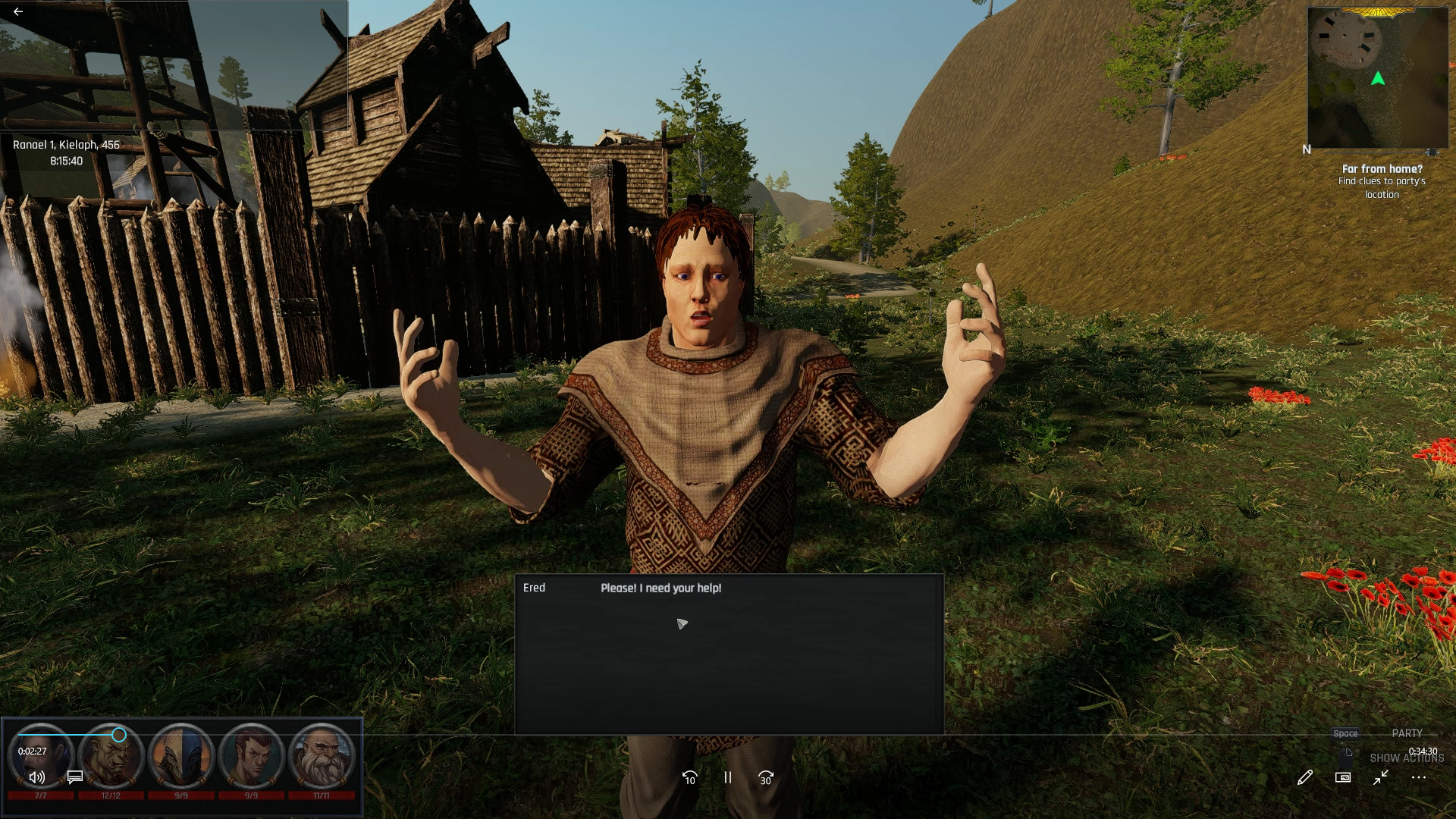The height and width of the screenshot is (819, 1456).
Task: Skip forward 30 seconds in playback
Action: pos(766,778)
